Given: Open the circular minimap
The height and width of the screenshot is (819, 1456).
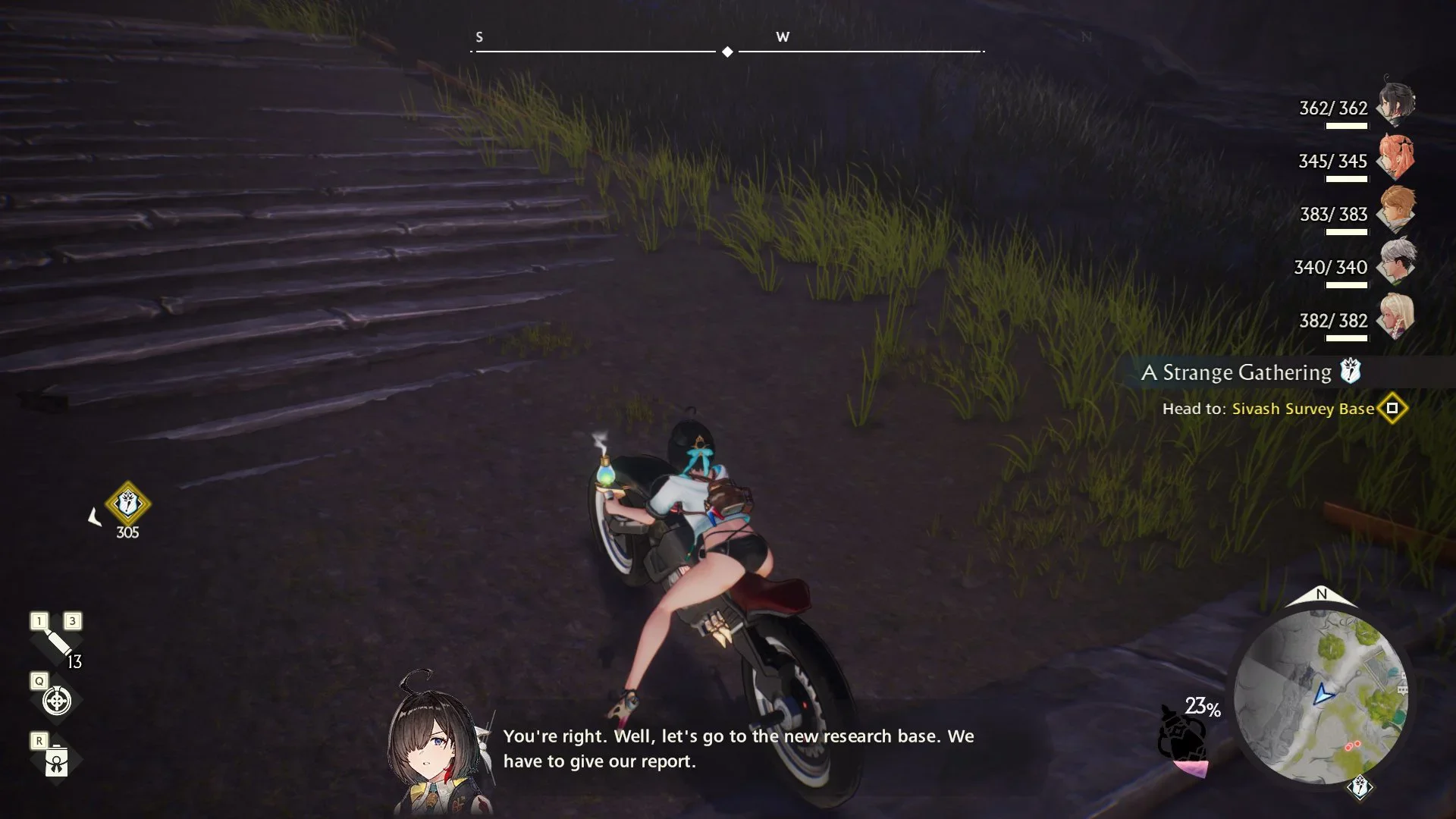Looking at the screenshot, I should pyautogui.click(x=1321, y=696).
